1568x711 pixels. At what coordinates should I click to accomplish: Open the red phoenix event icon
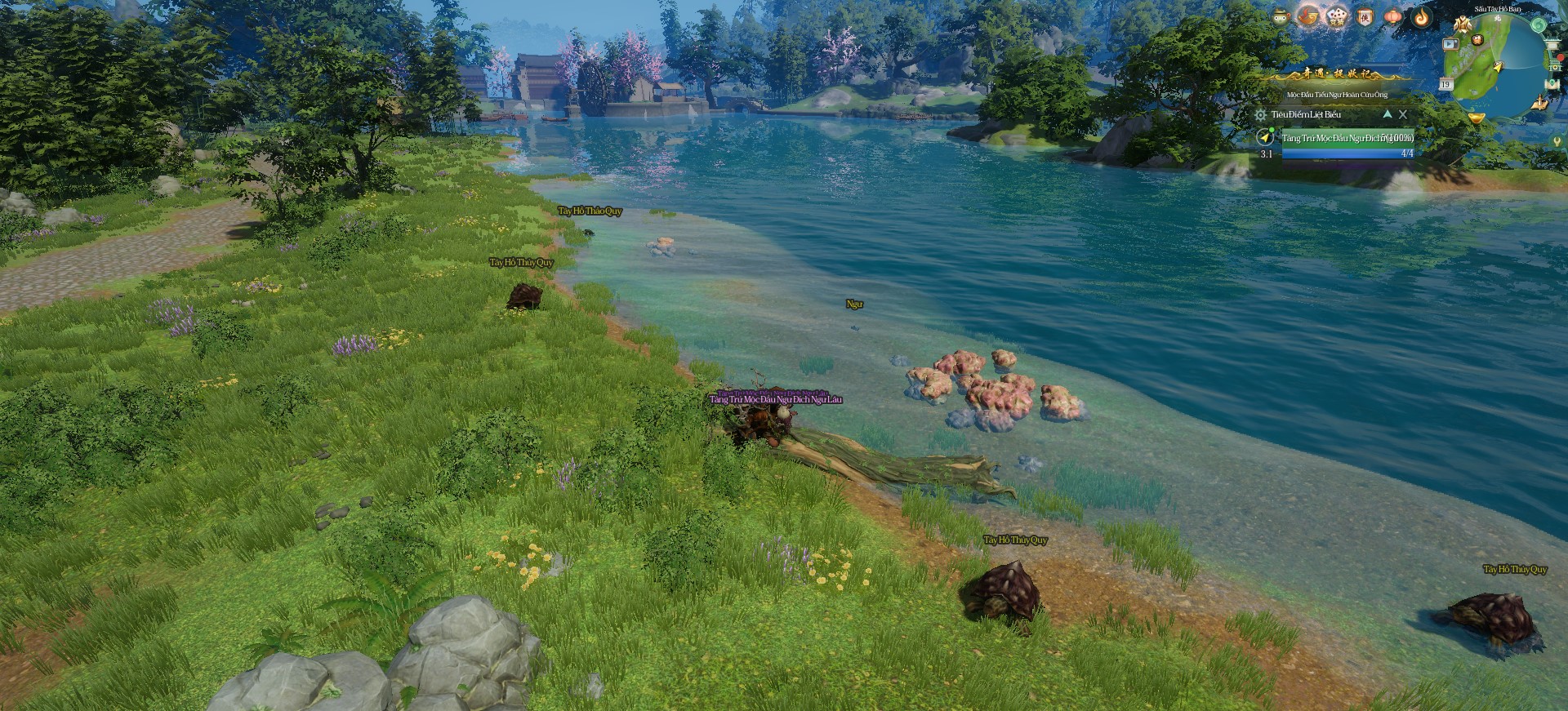point(1308,16)
